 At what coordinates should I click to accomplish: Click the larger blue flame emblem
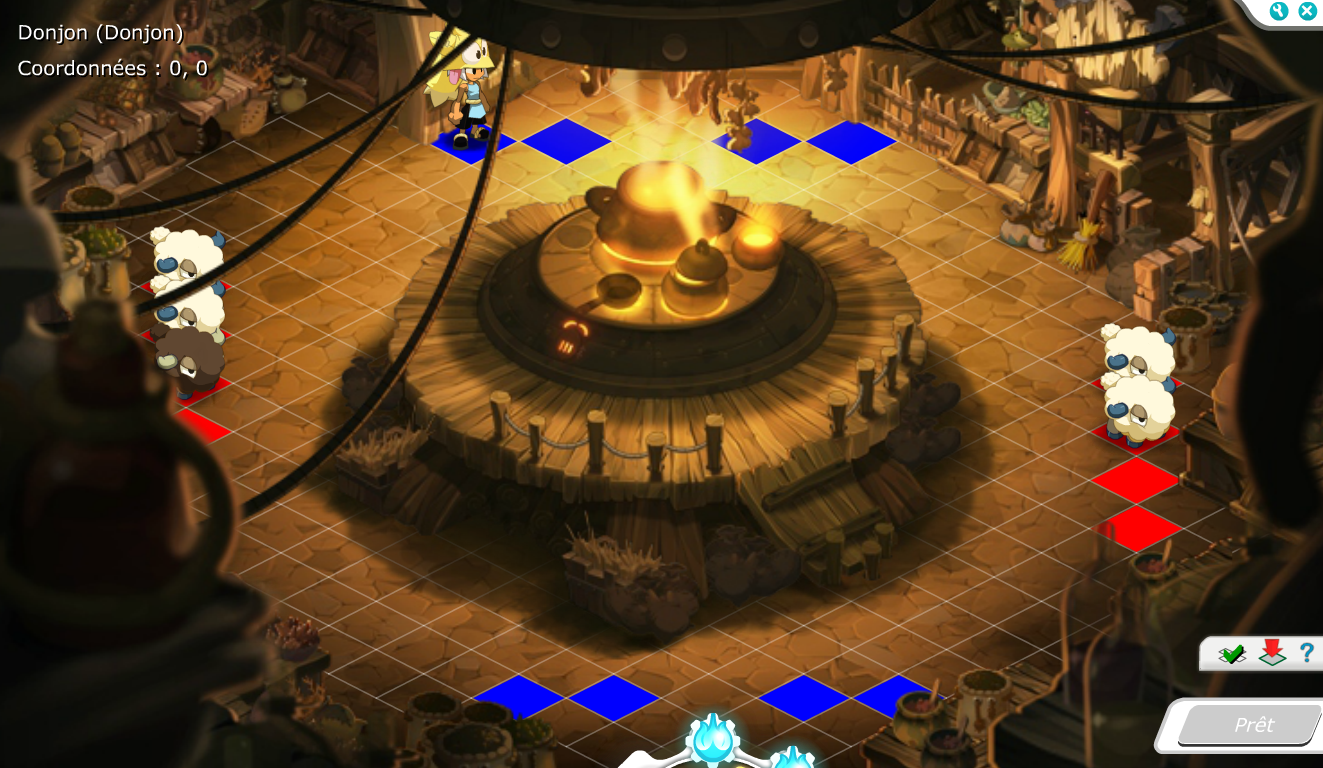click(x=713, y=741)
